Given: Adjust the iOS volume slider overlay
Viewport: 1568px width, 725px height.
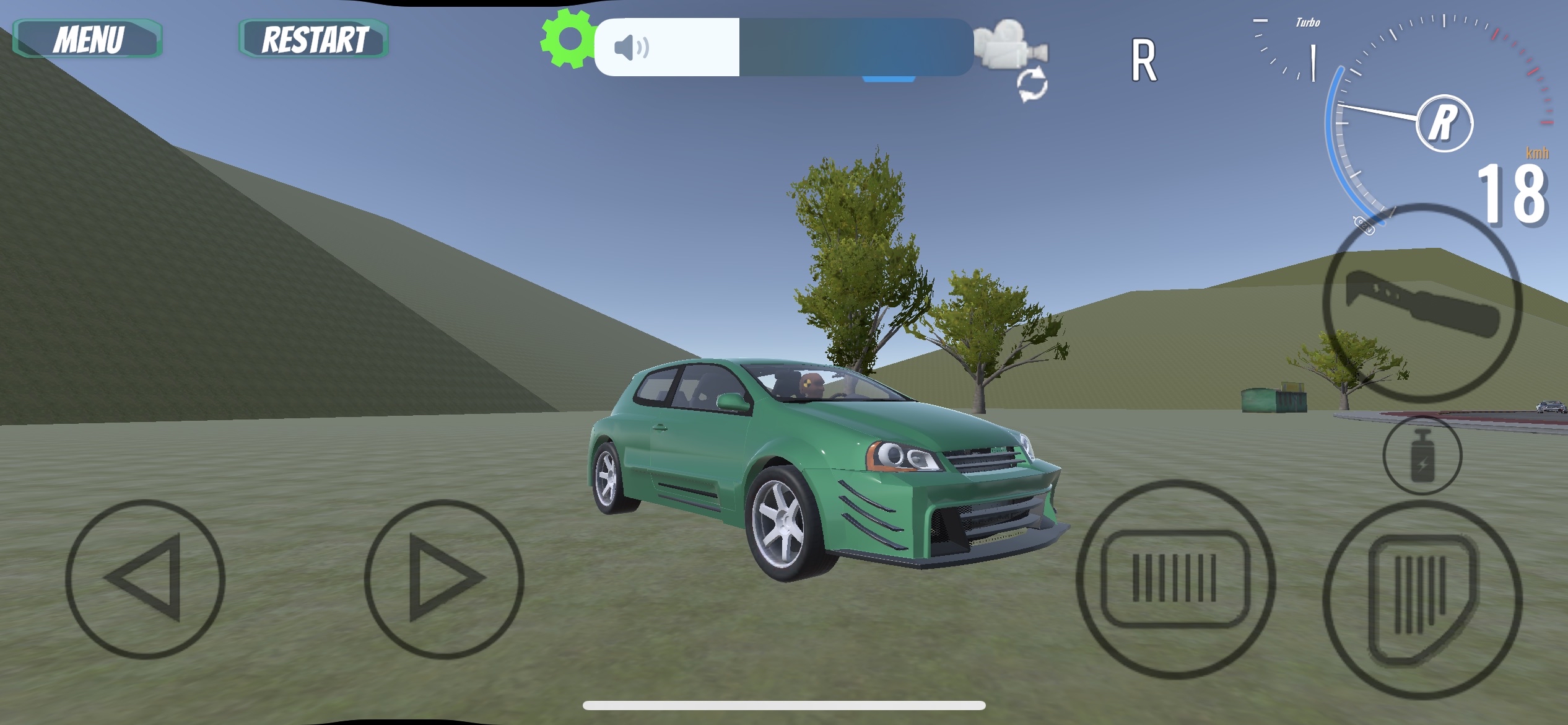Looking at the screenshot, I should pos(783,47).
